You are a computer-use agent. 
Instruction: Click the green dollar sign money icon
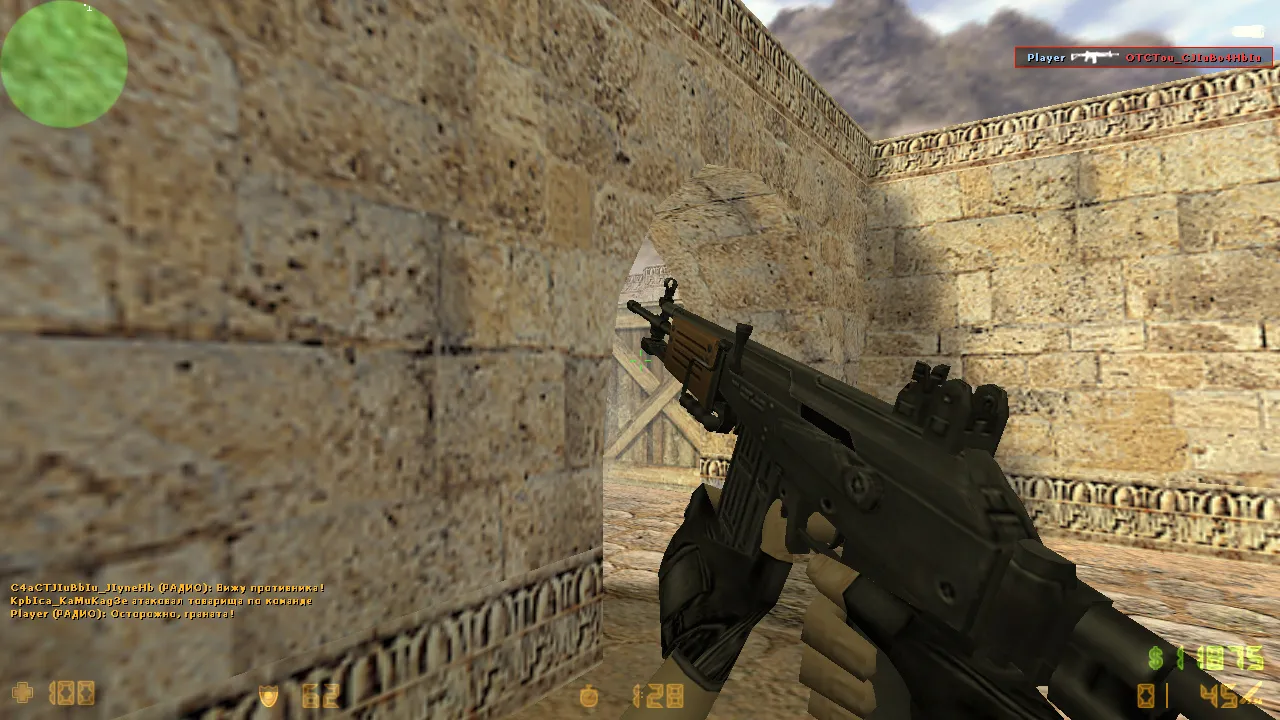point(1156,658)
